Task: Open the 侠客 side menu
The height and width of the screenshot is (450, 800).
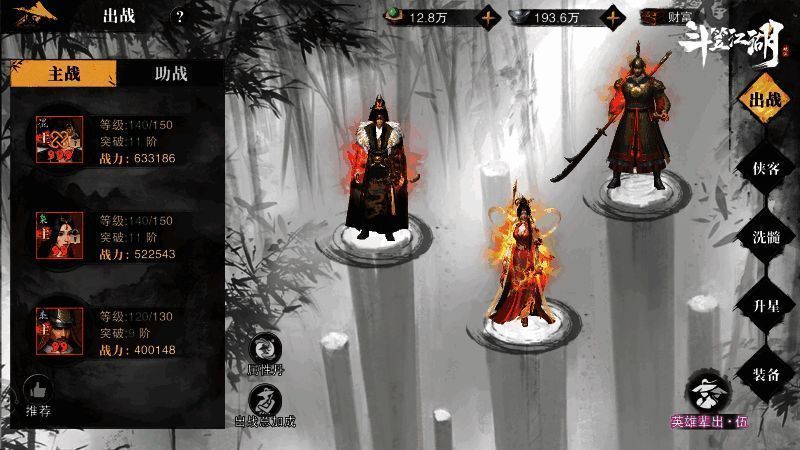Action: point(765,168)
